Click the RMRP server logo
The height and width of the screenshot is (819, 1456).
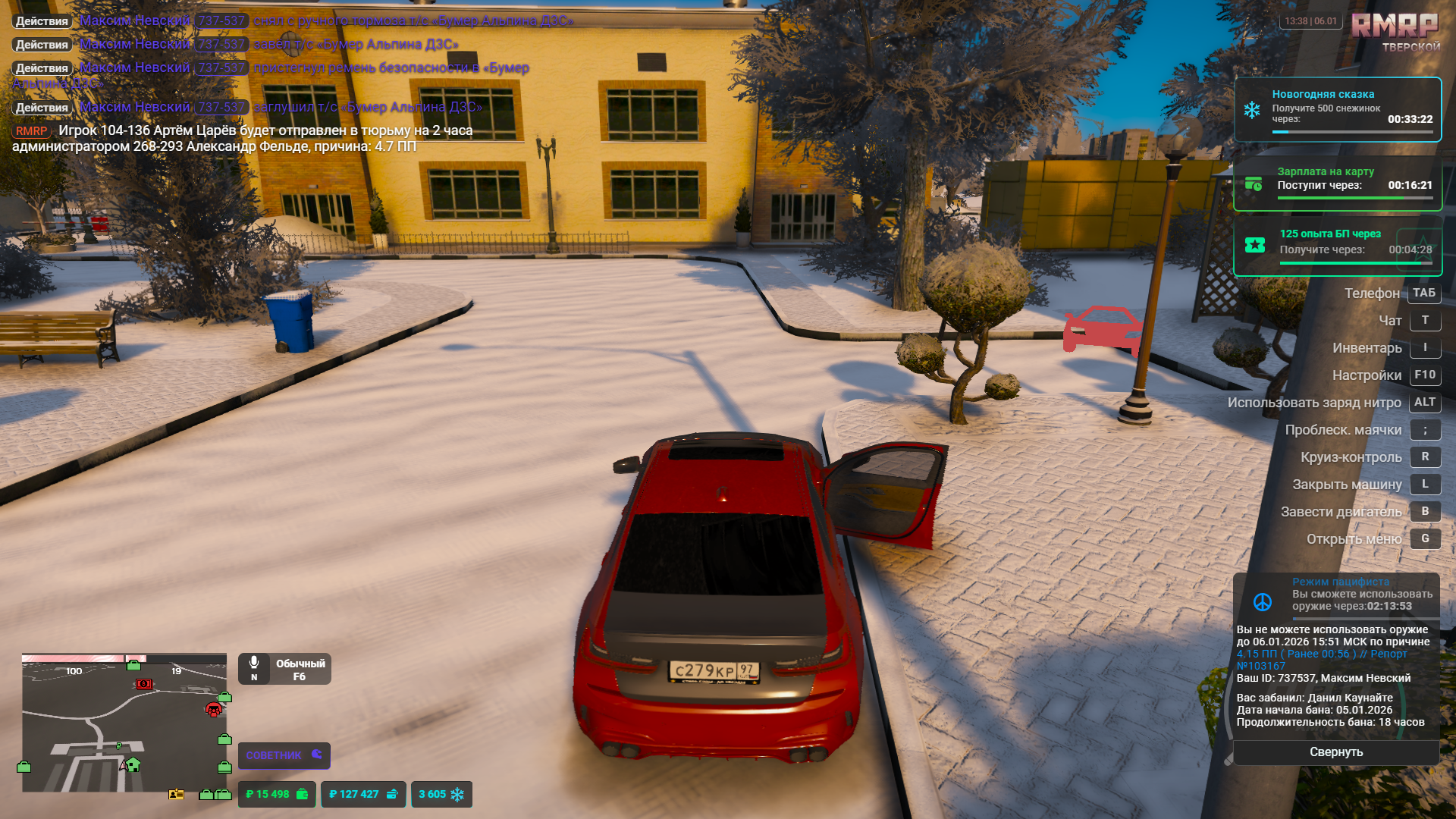pos(1395,32)
